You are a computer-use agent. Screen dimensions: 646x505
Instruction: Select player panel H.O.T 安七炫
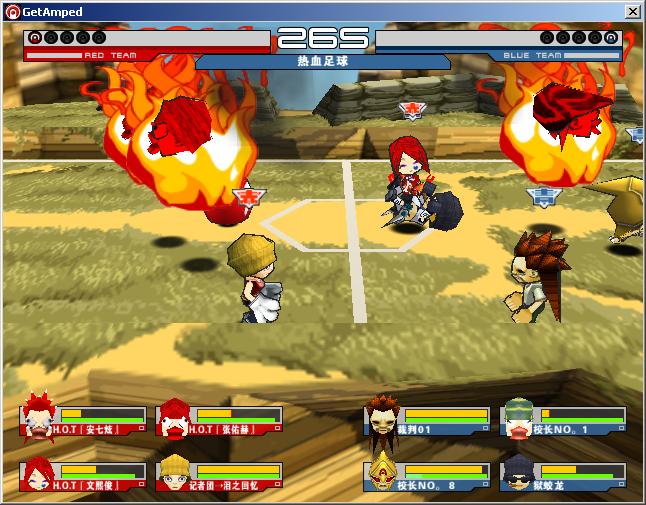(82, 420)
